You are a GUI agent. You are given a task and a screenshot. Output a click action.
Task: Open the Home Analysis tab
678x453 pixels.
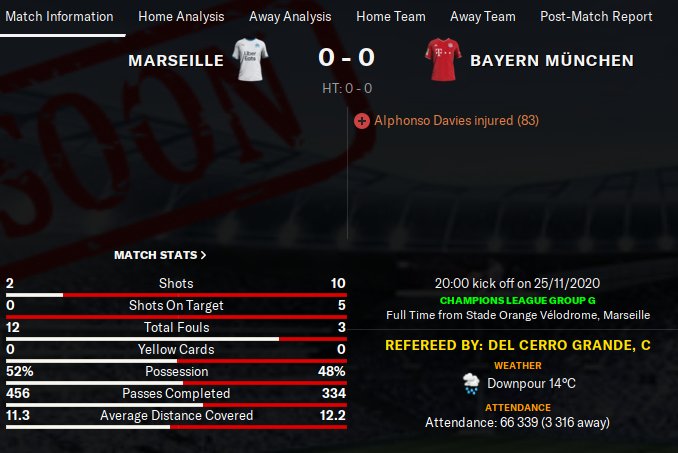point(180,17)
